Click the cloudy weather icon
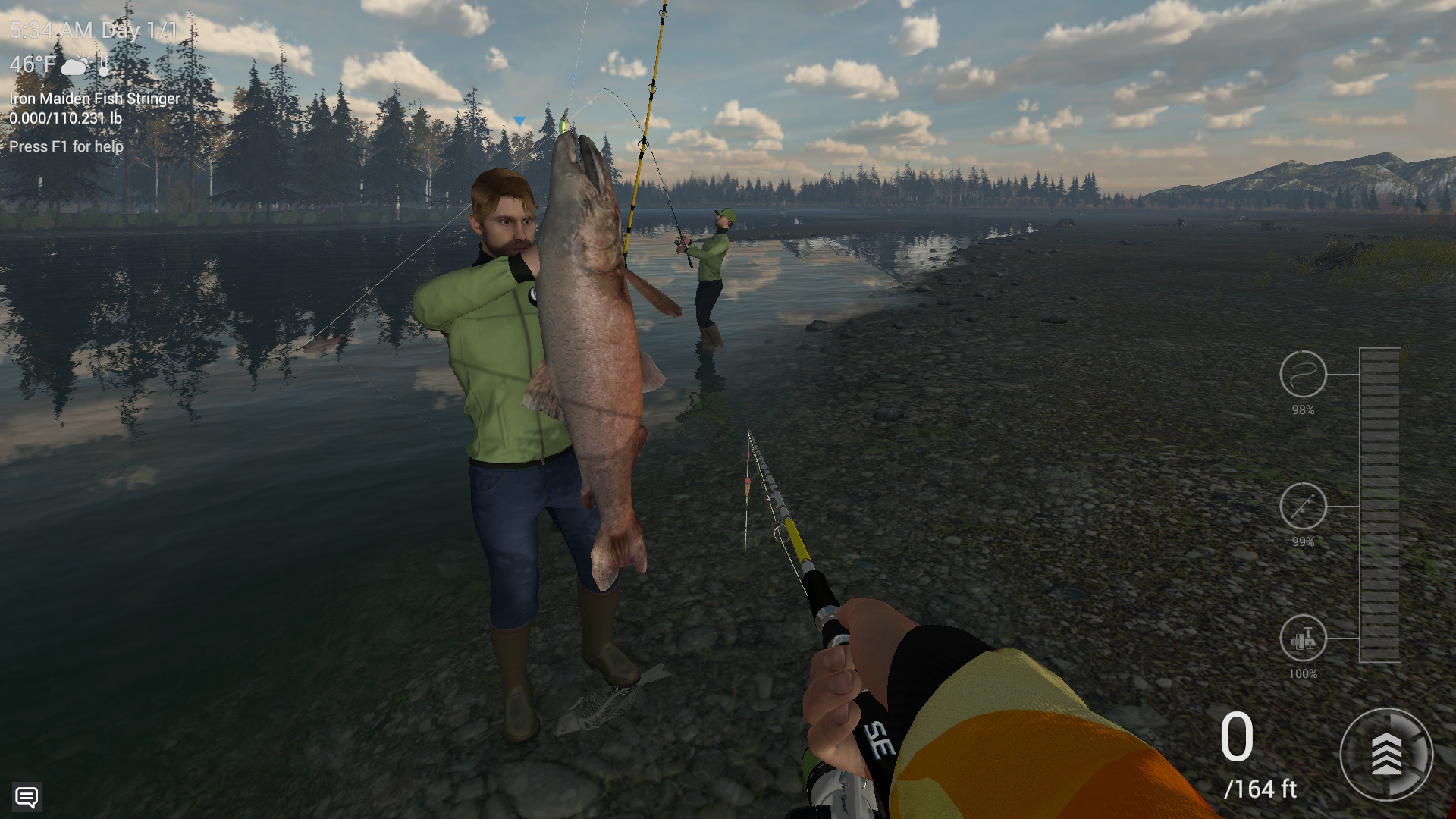This screenshot has width=1456, height=819. click(75, 65)
